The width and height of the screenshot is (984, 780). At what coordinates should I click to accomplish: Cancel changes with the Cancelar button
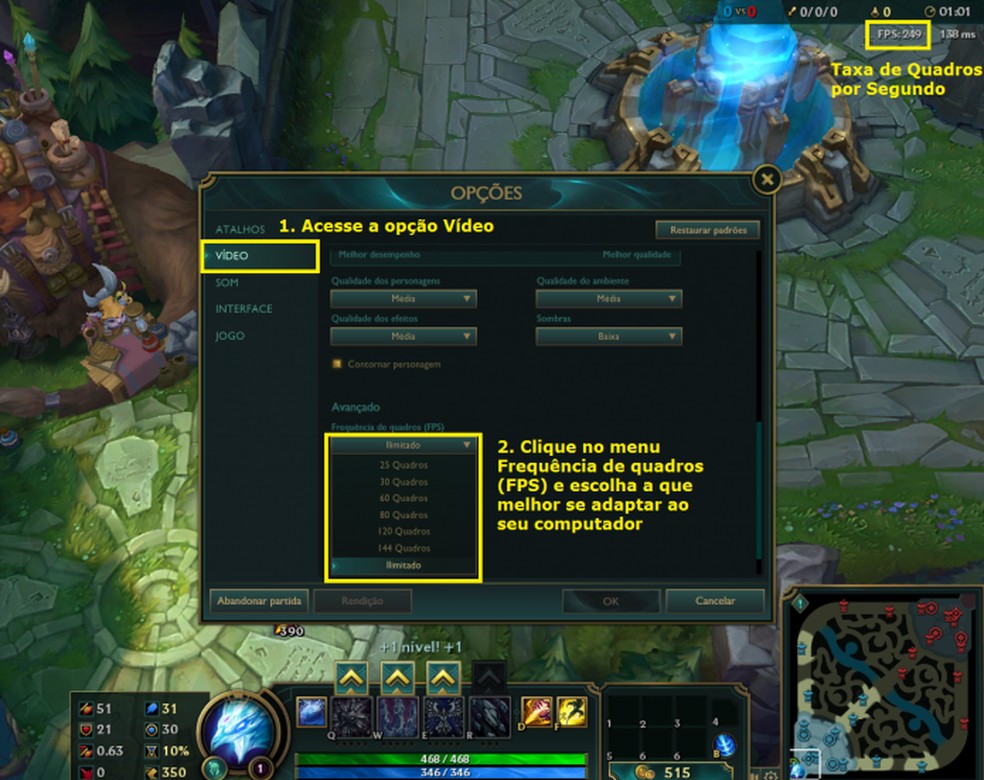714,601
